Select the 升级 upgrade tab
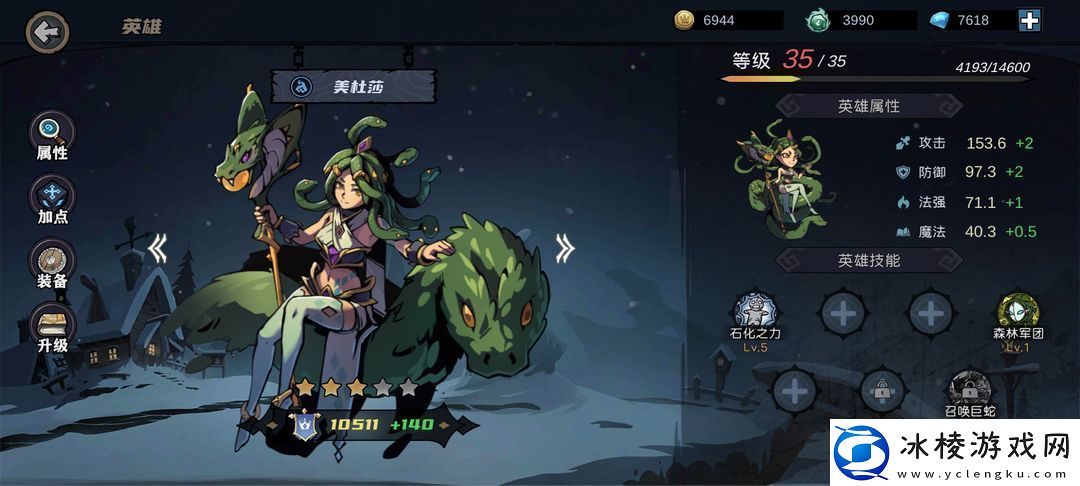This screenshot has width=1080, height=486. pyautogui.click(x=52, y=327)
